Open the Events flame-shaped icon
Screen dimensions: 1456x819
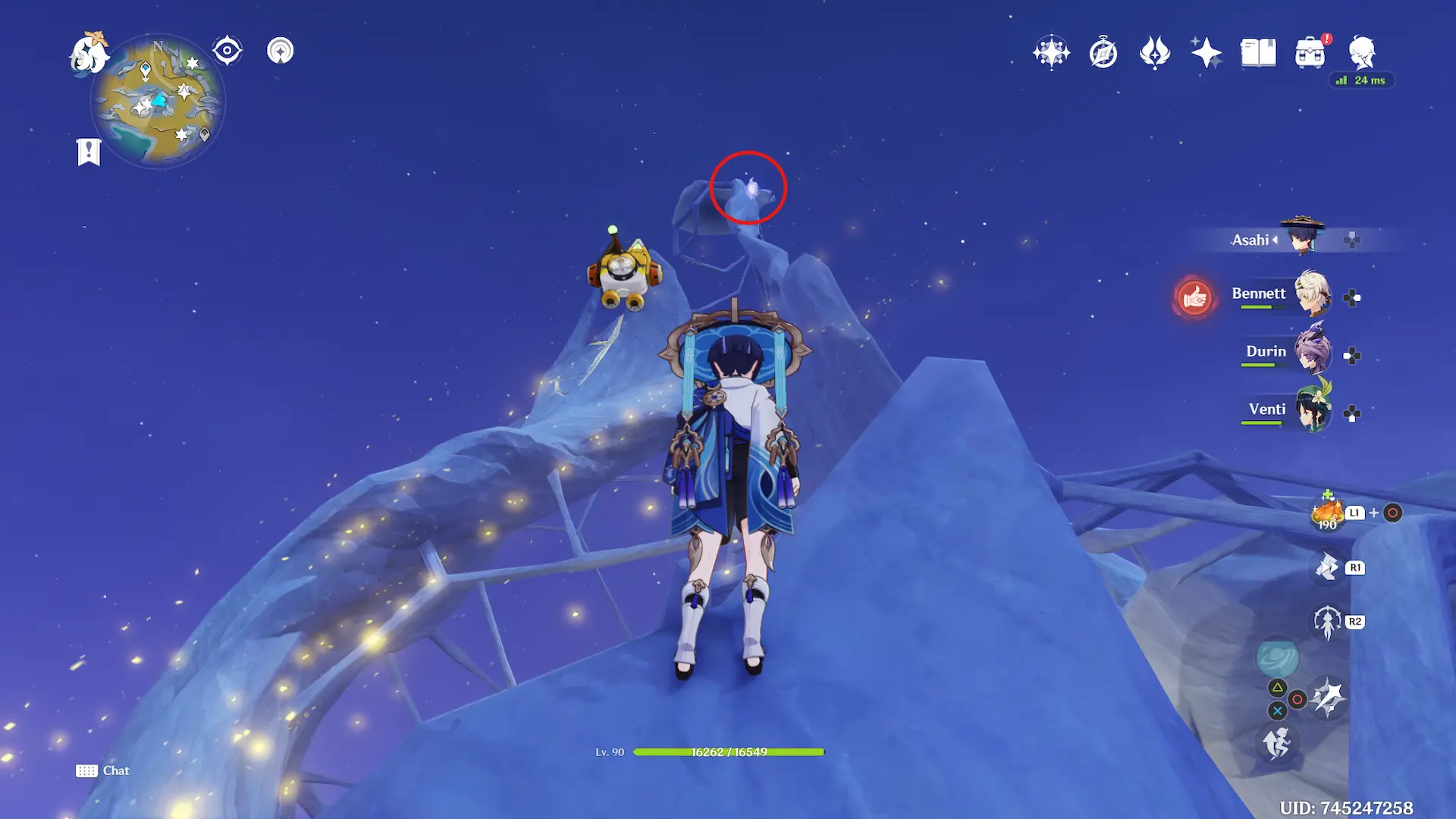(1155, 52)
